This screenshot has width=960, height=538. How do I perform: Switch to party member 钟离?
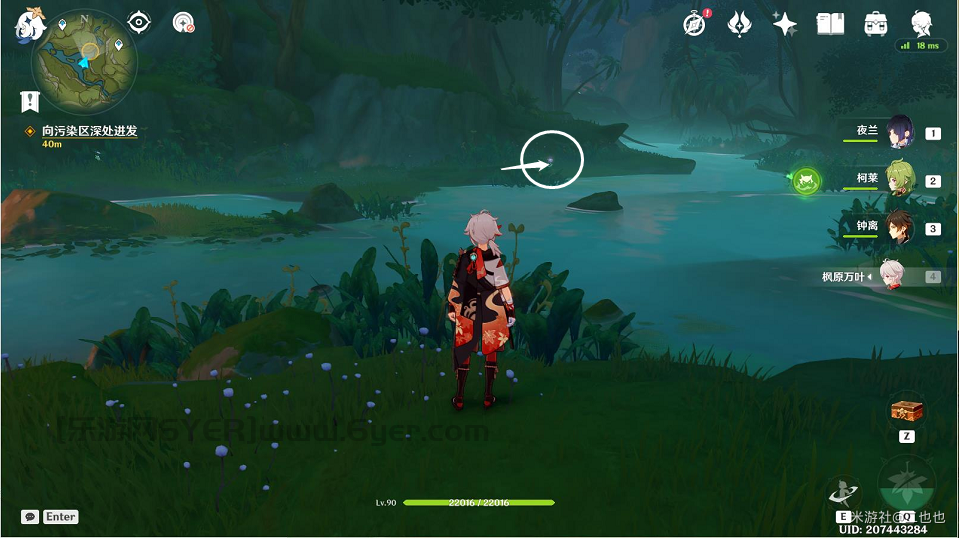click(x=899, y=228)
